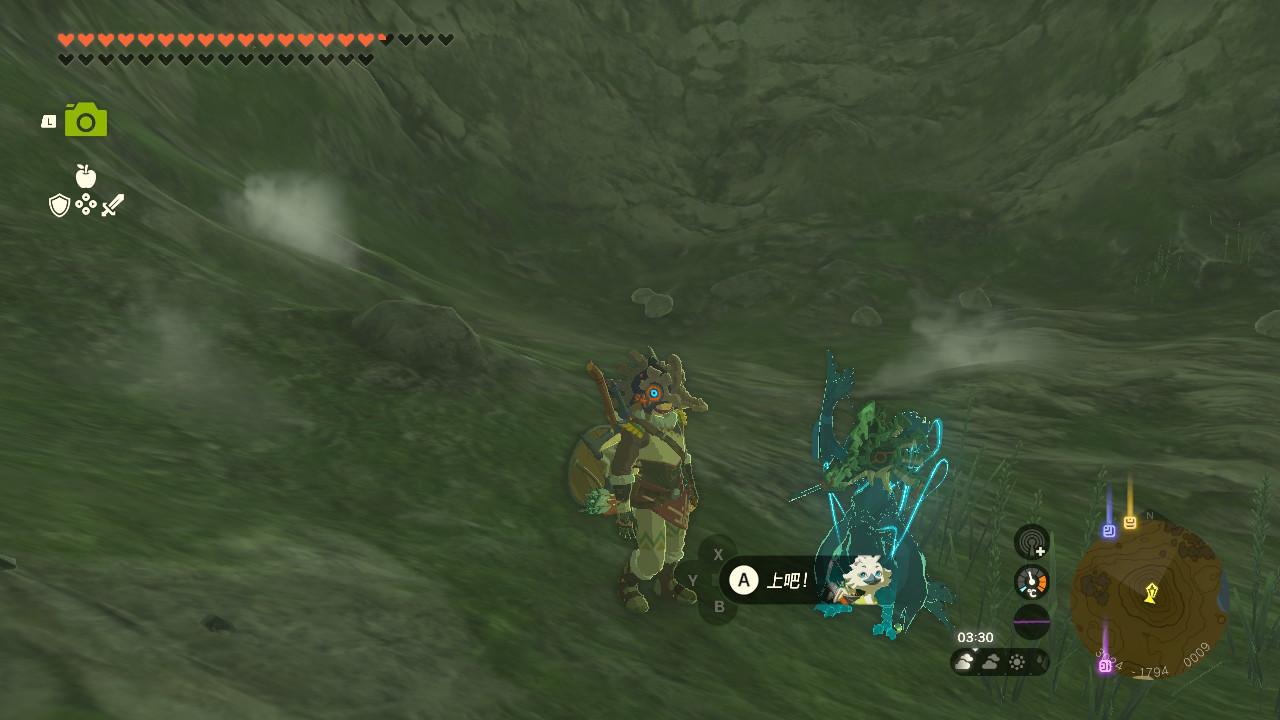
Task: Open the shield quick-select icon
Action: click(x=60, y=205)
